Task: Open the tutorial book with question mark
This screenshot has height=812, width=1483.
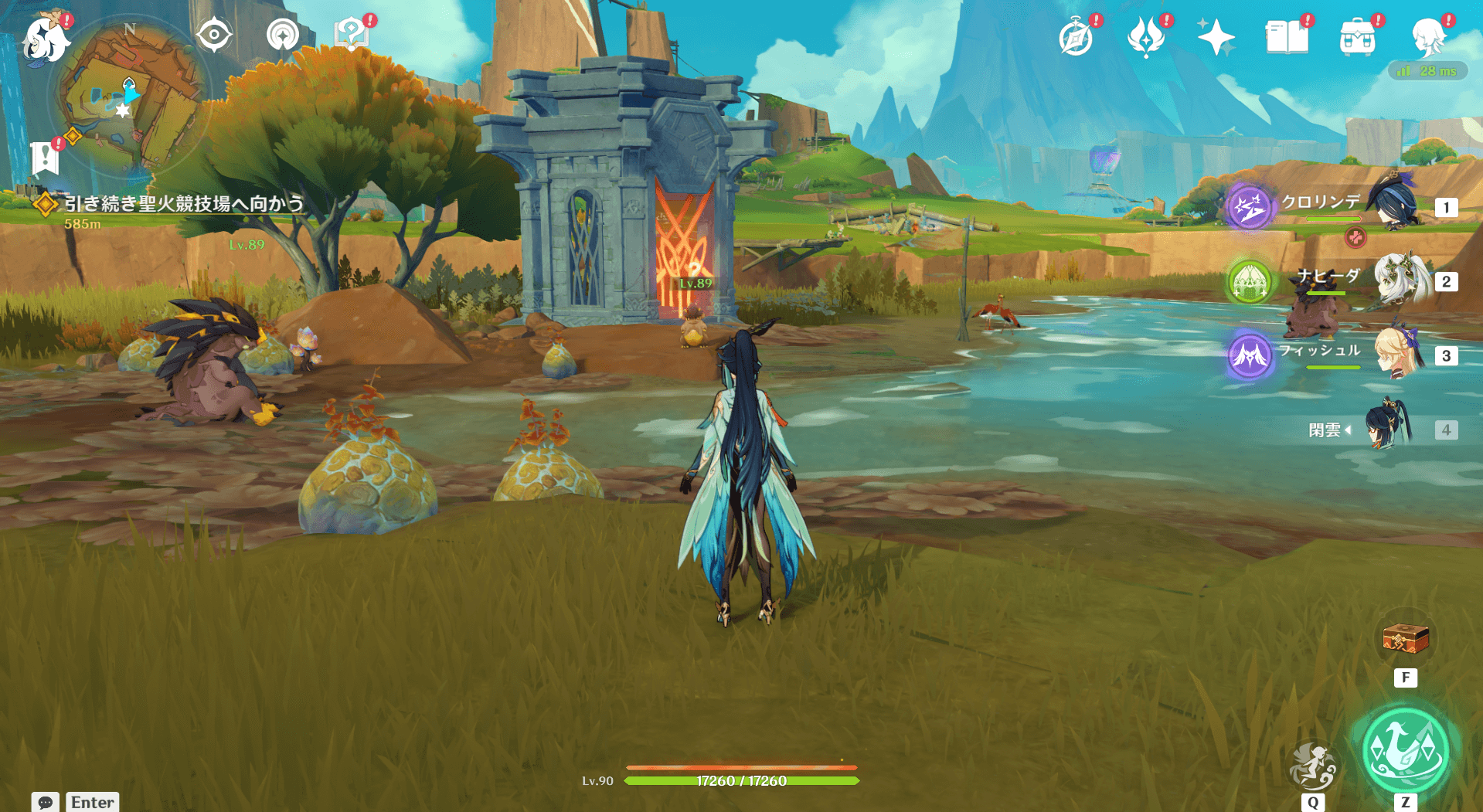Action: 351,35
